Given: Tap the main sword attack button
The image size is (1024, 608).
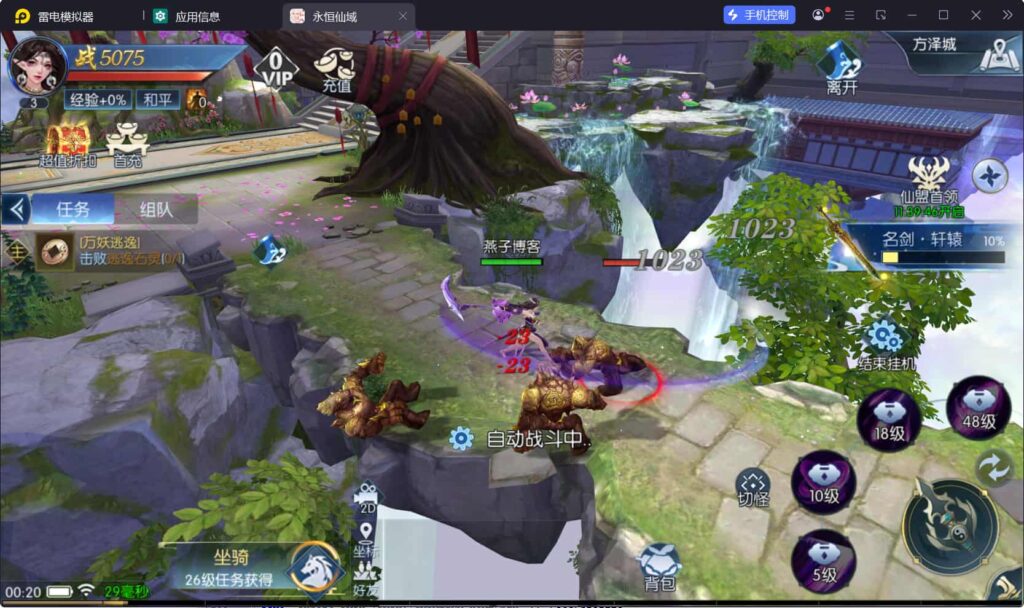Looking at the screenshot, I should click(x=949, y=526).
